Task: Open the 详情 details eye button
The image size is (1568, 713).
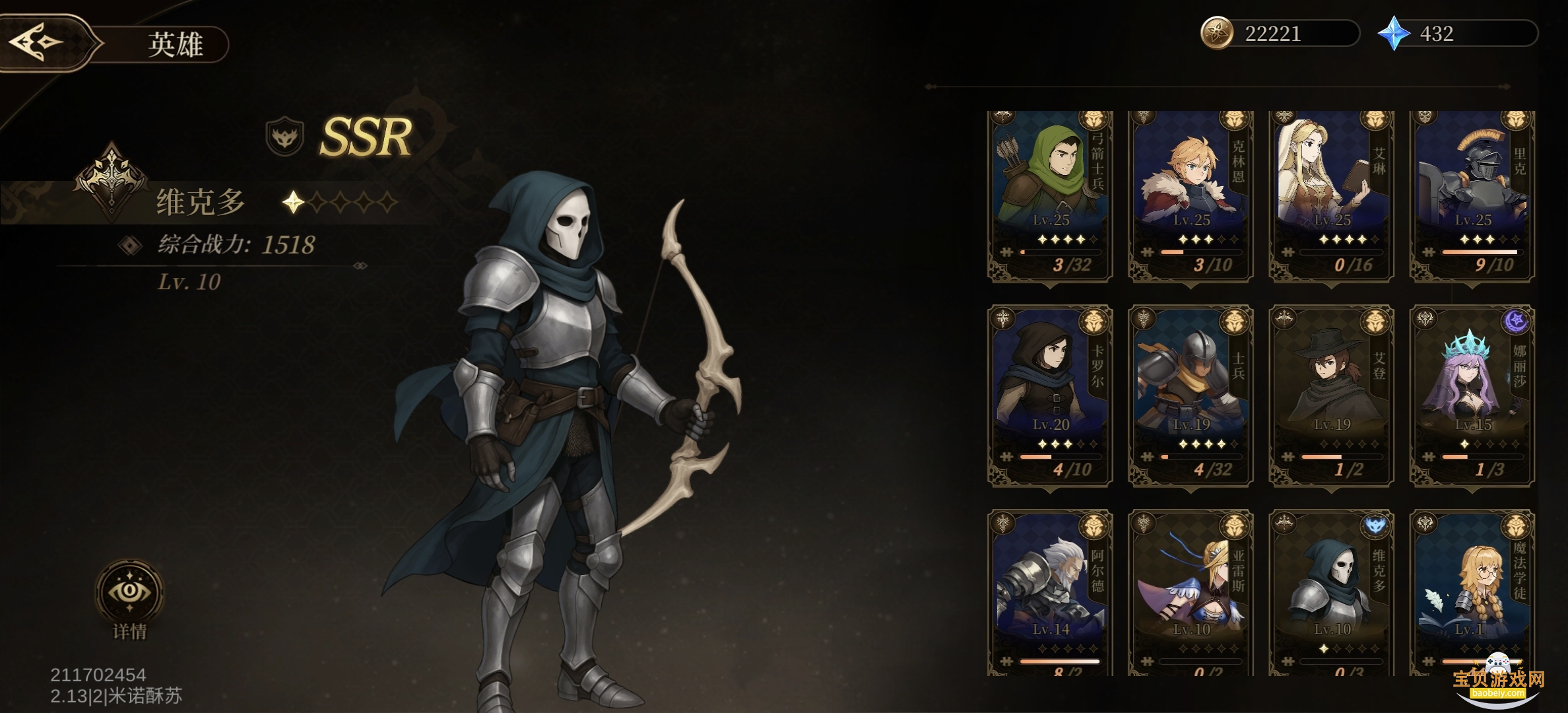Action: (129, 592)
